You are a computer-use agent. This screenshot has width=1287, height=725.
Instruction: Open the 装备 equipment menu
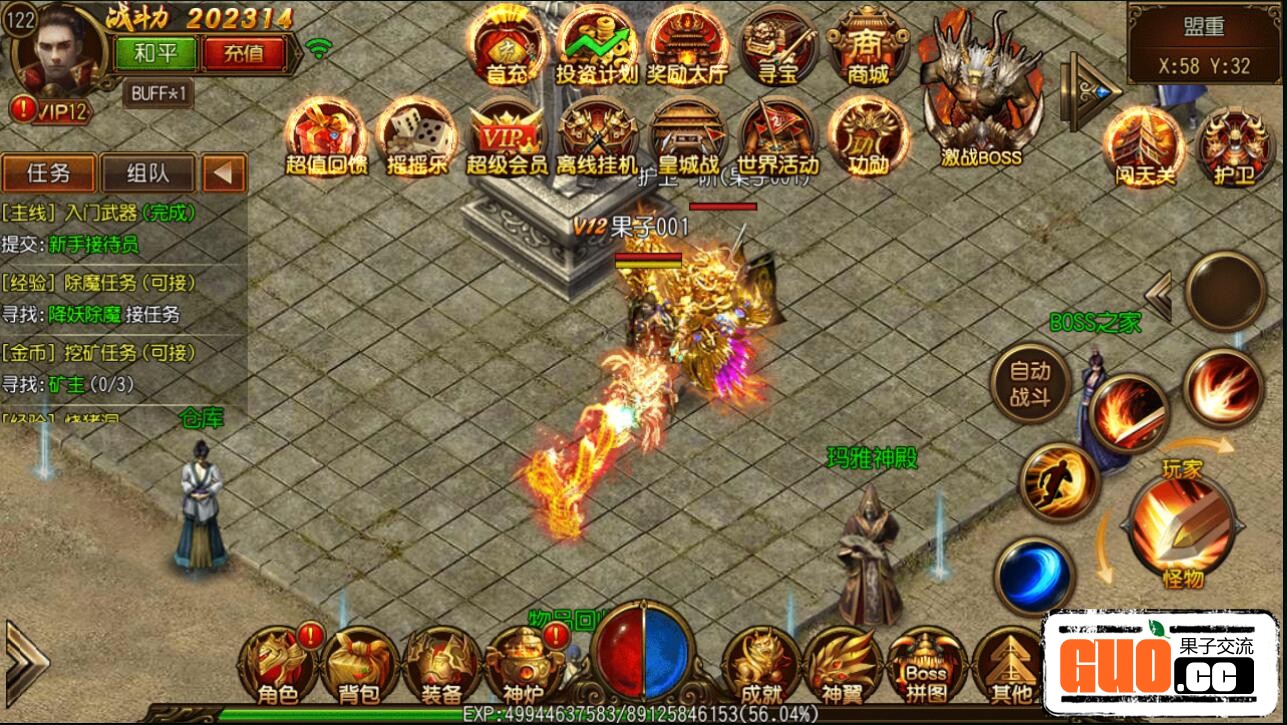pos(441,663)
